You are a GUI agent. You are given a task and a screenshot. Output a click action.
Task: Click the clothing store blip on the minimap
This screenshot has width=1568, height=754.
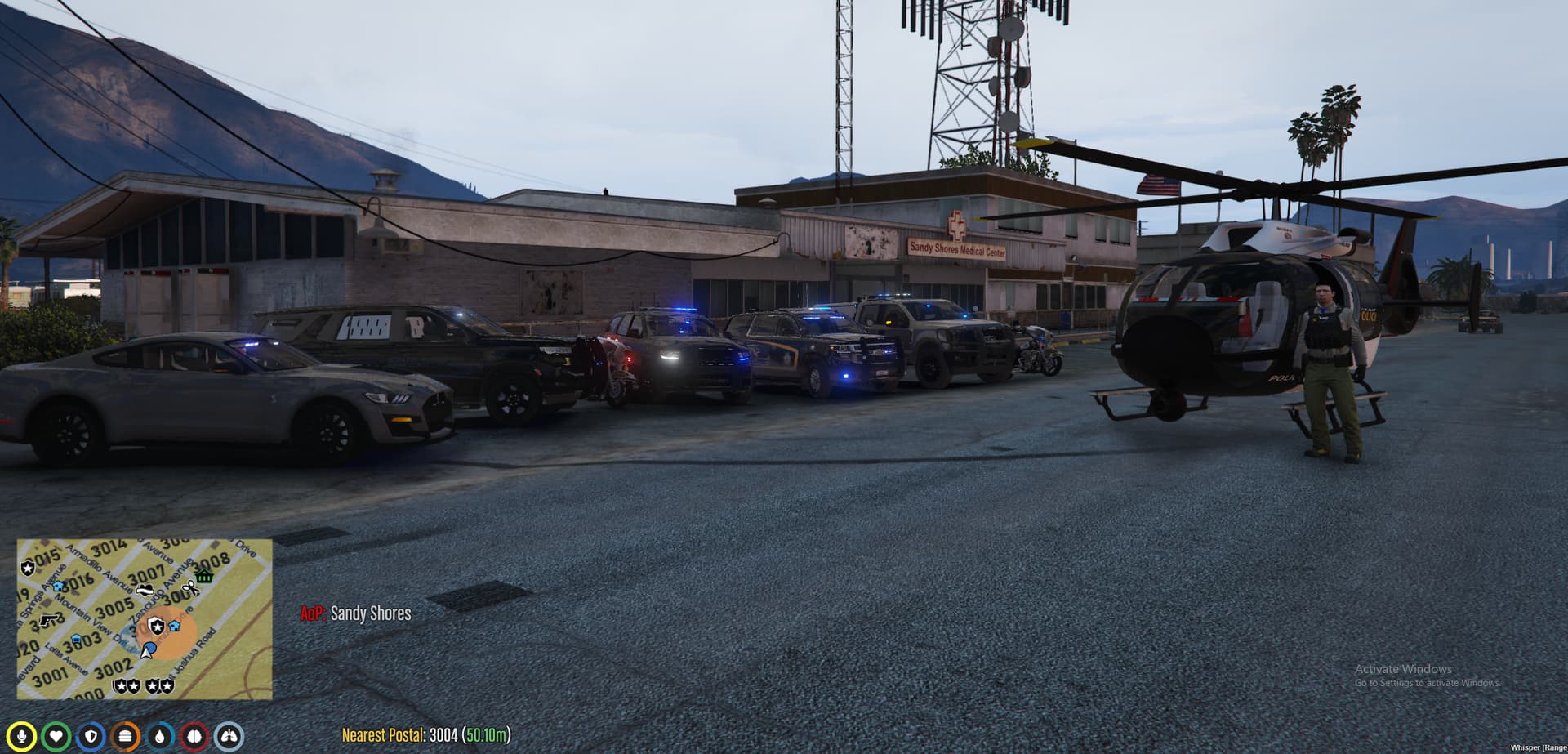click(x=145, y=589)
